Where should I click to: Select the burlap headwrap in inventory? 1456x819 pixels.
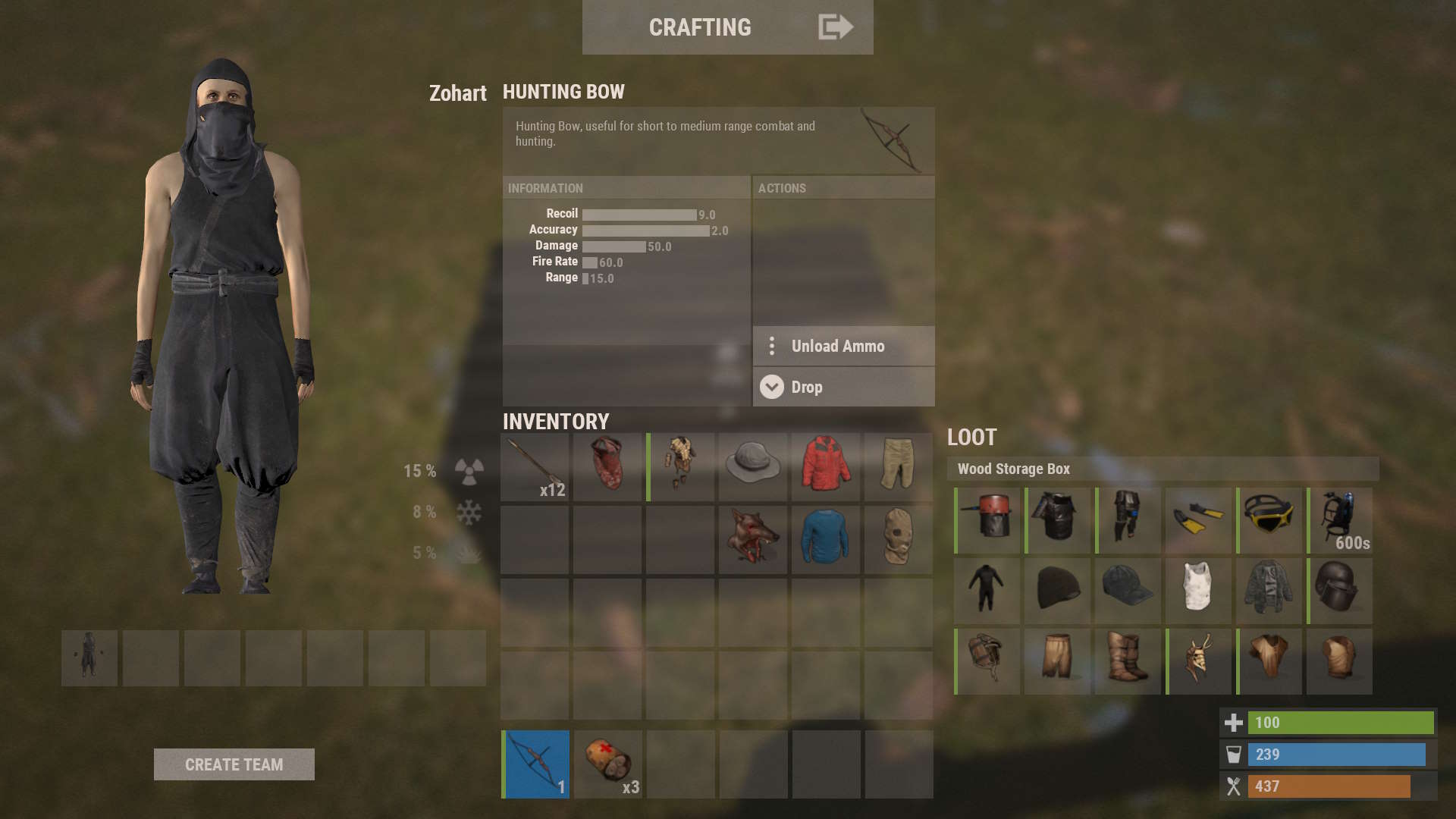point(898,538)
